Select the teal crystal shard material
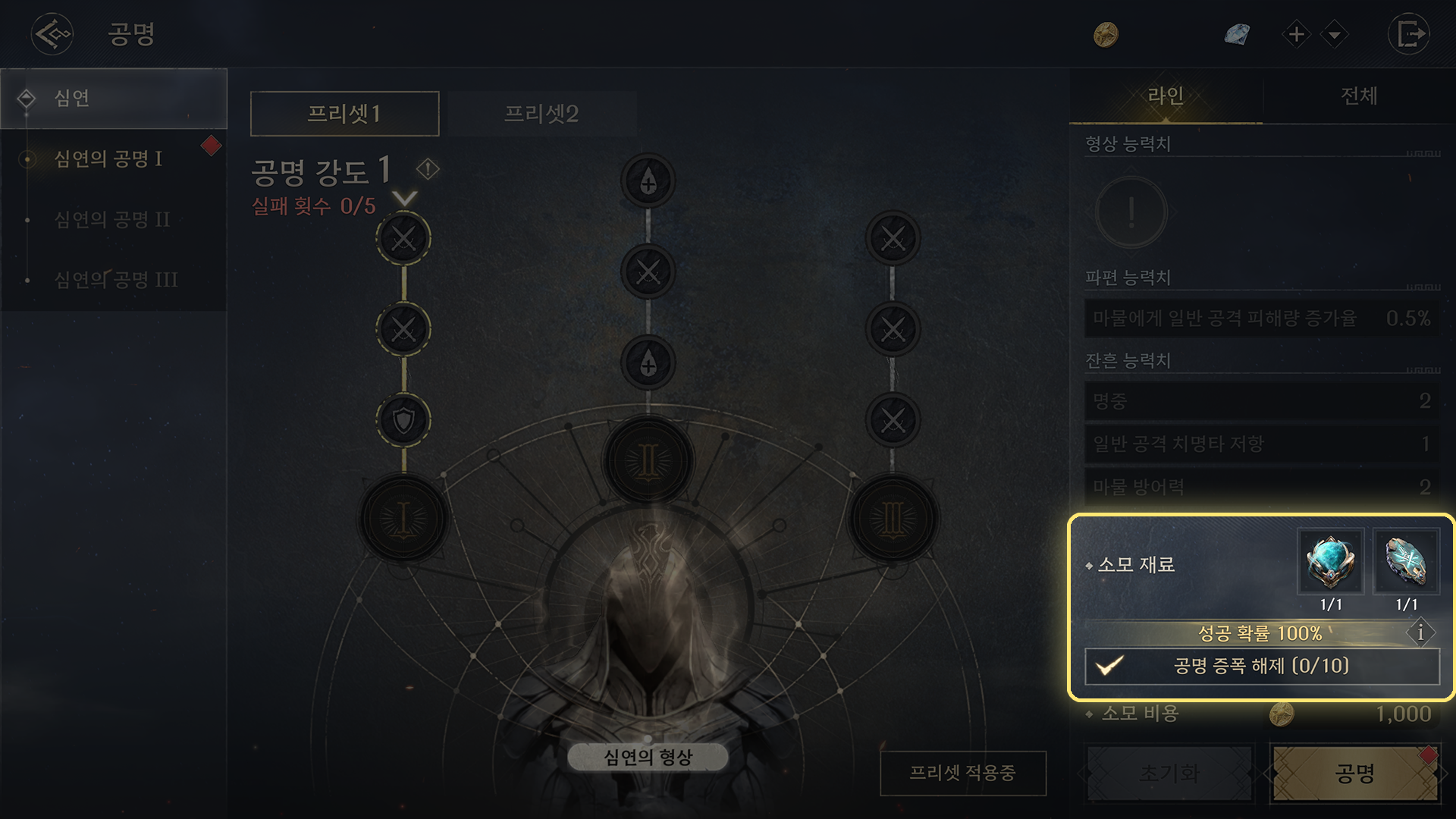This screenshot has width=1456, height=819. [1406, 562]
